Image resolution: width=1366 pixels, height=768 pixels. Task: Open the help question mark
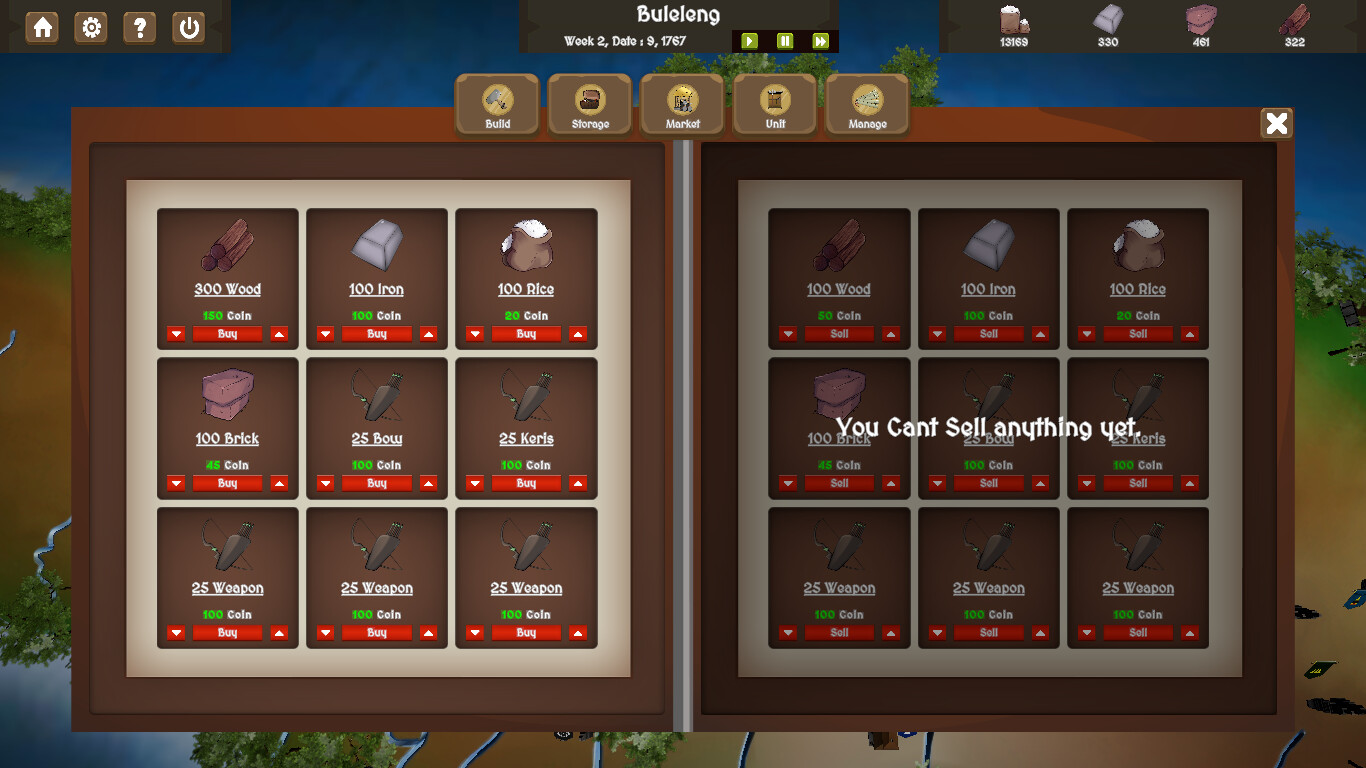point(140,28)
